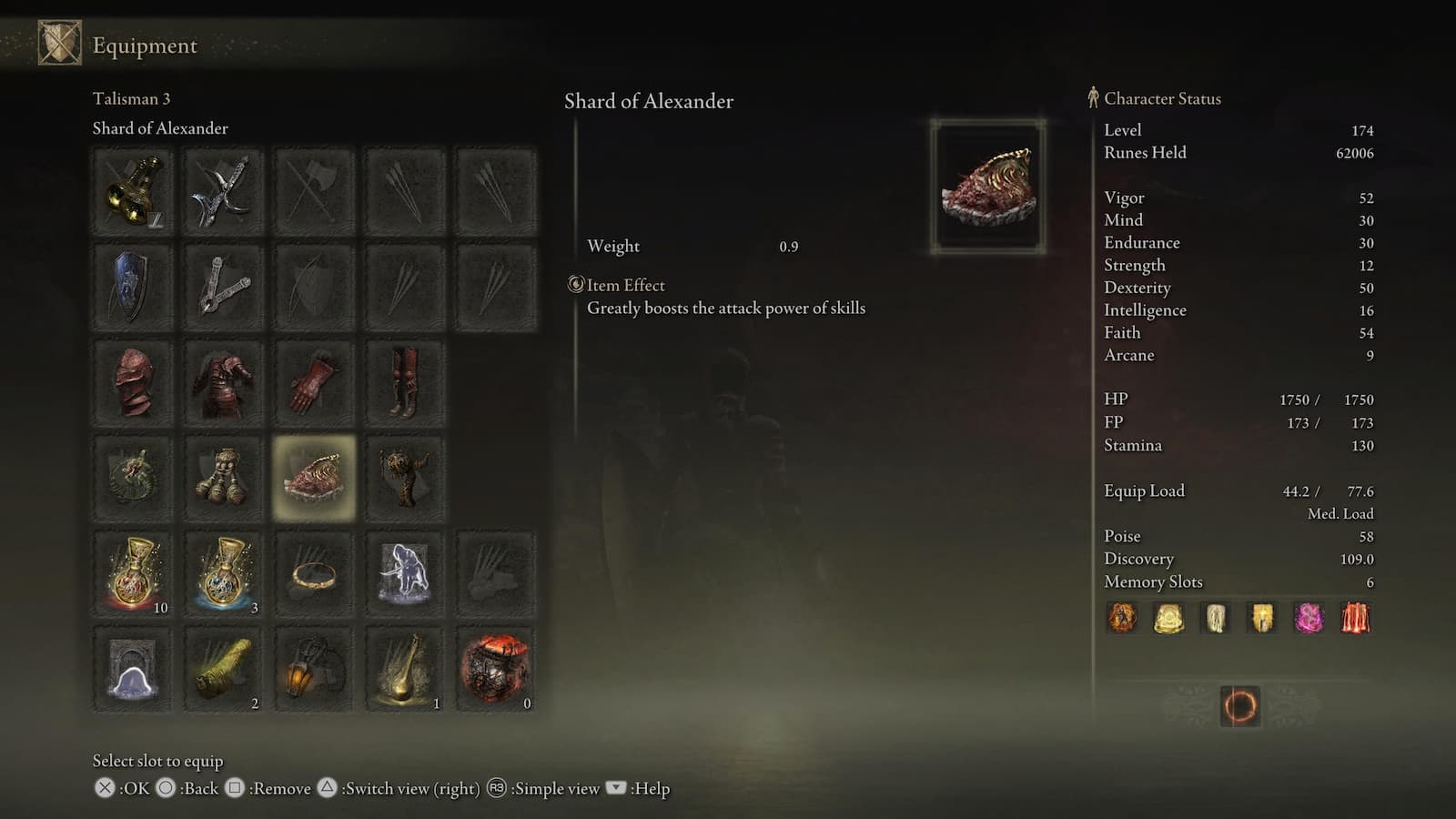Select the crimson helmet armor slot
The width and height of the screenshot is (1456, 819).
(132, 380)
